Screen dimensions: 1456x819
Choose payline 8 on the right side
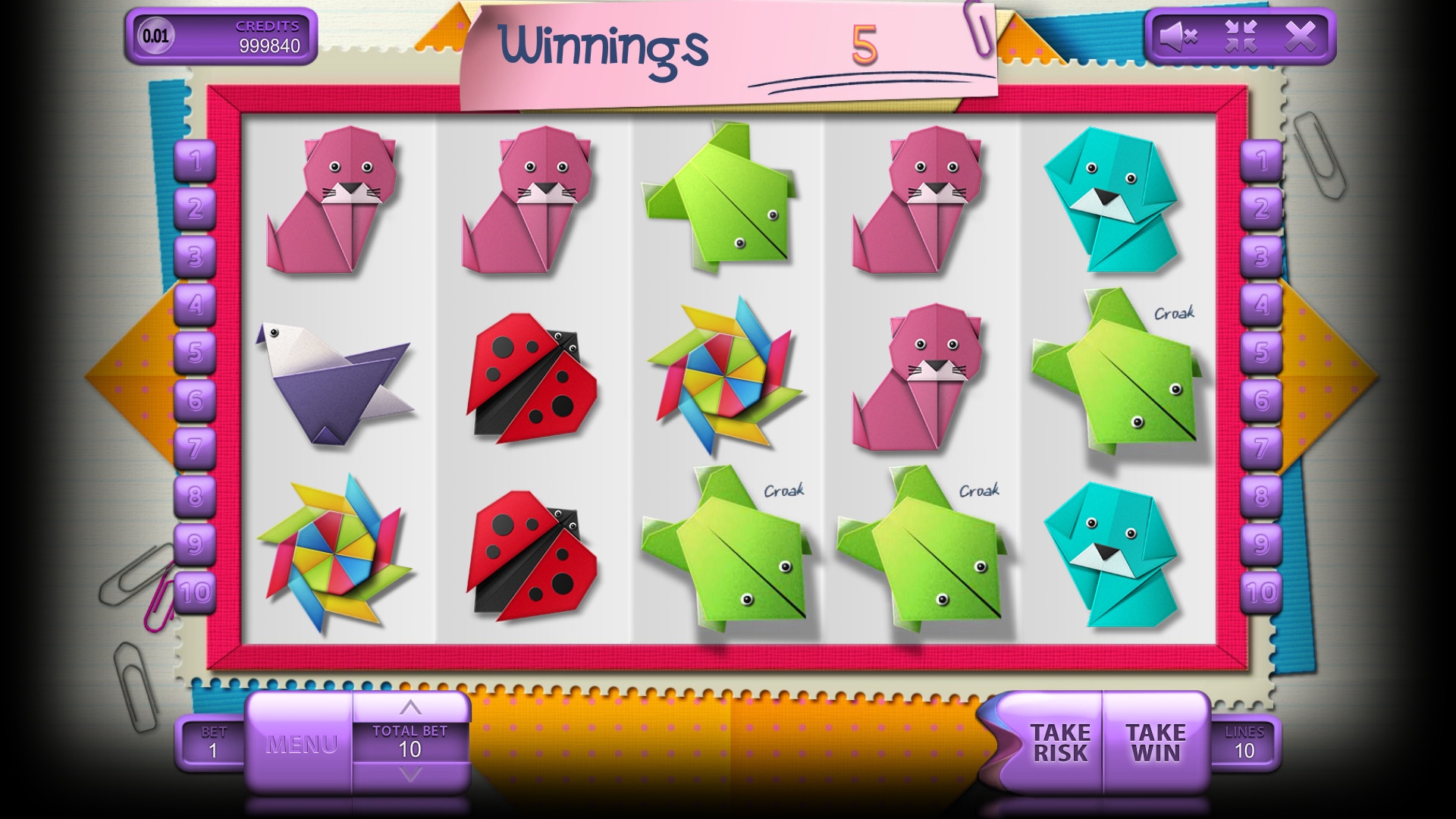(x=1261, y=497)
